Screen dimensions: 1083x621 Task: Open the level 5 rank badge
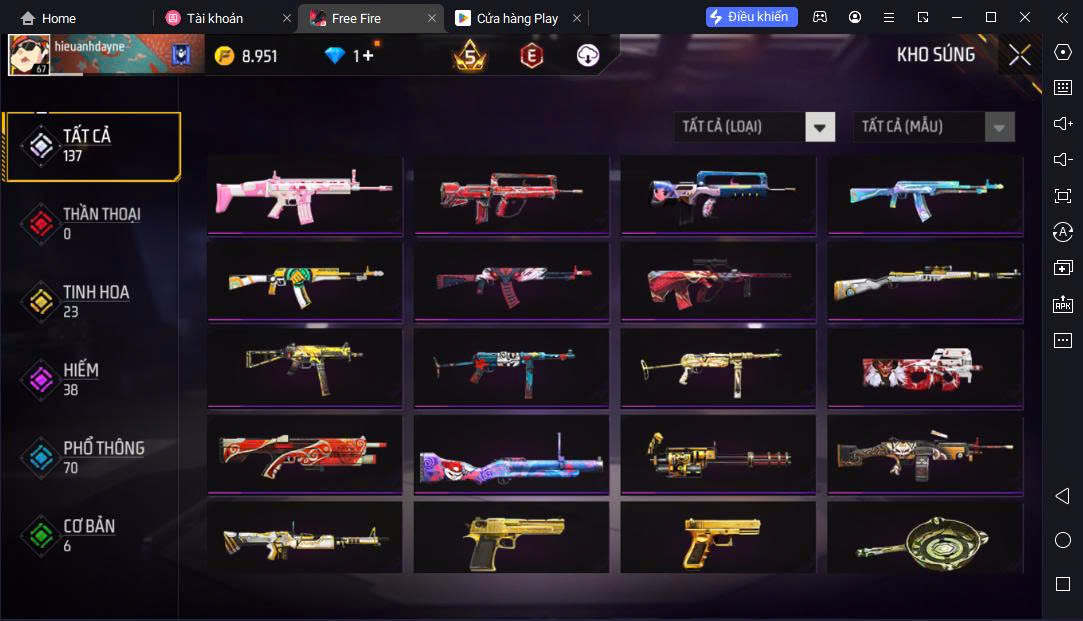pos(470,56)
